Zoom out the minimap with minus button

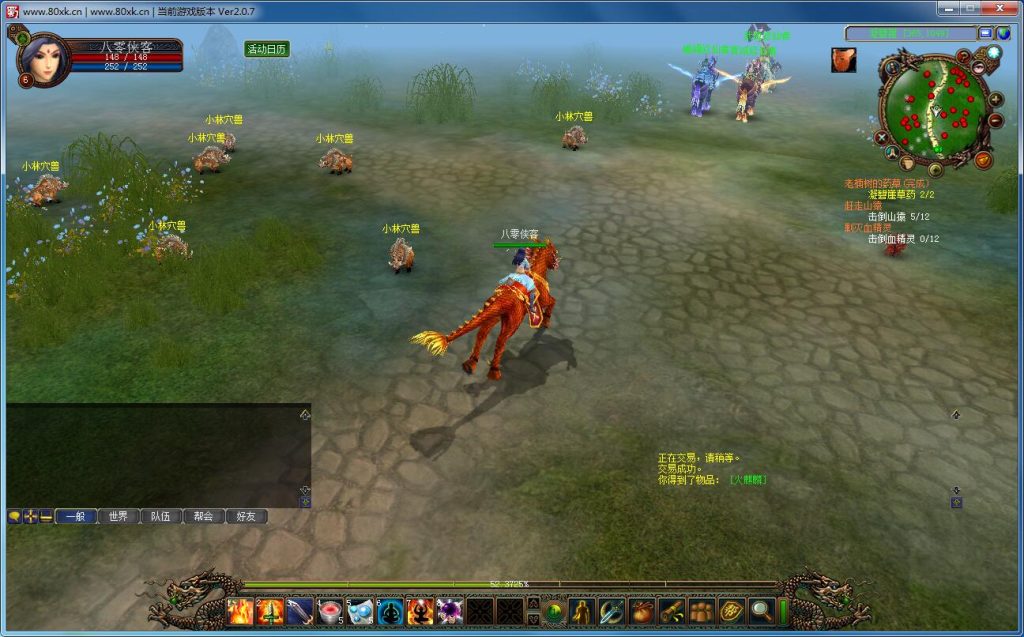tap(995, 121)
